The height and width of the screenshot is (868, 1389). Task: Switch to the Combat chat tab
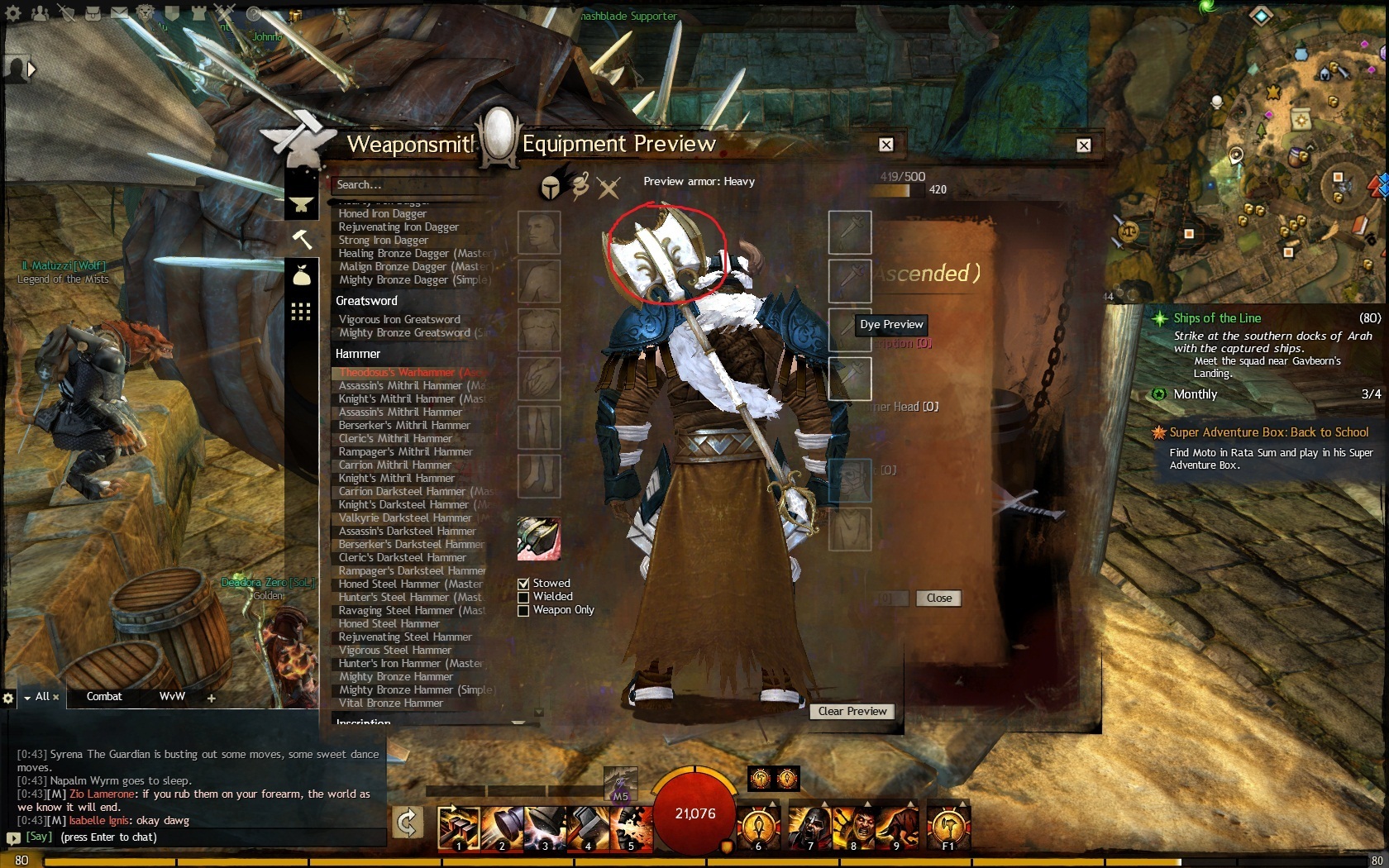[x=104, y=696]
